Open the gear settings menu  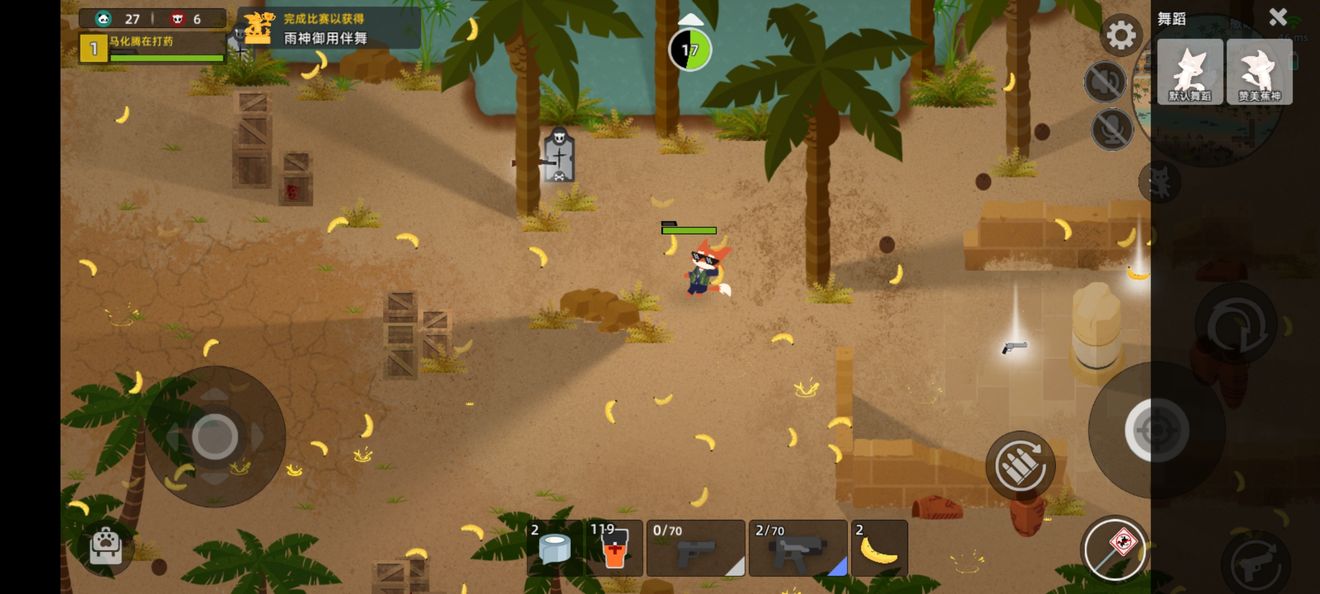pos(1121,36)
